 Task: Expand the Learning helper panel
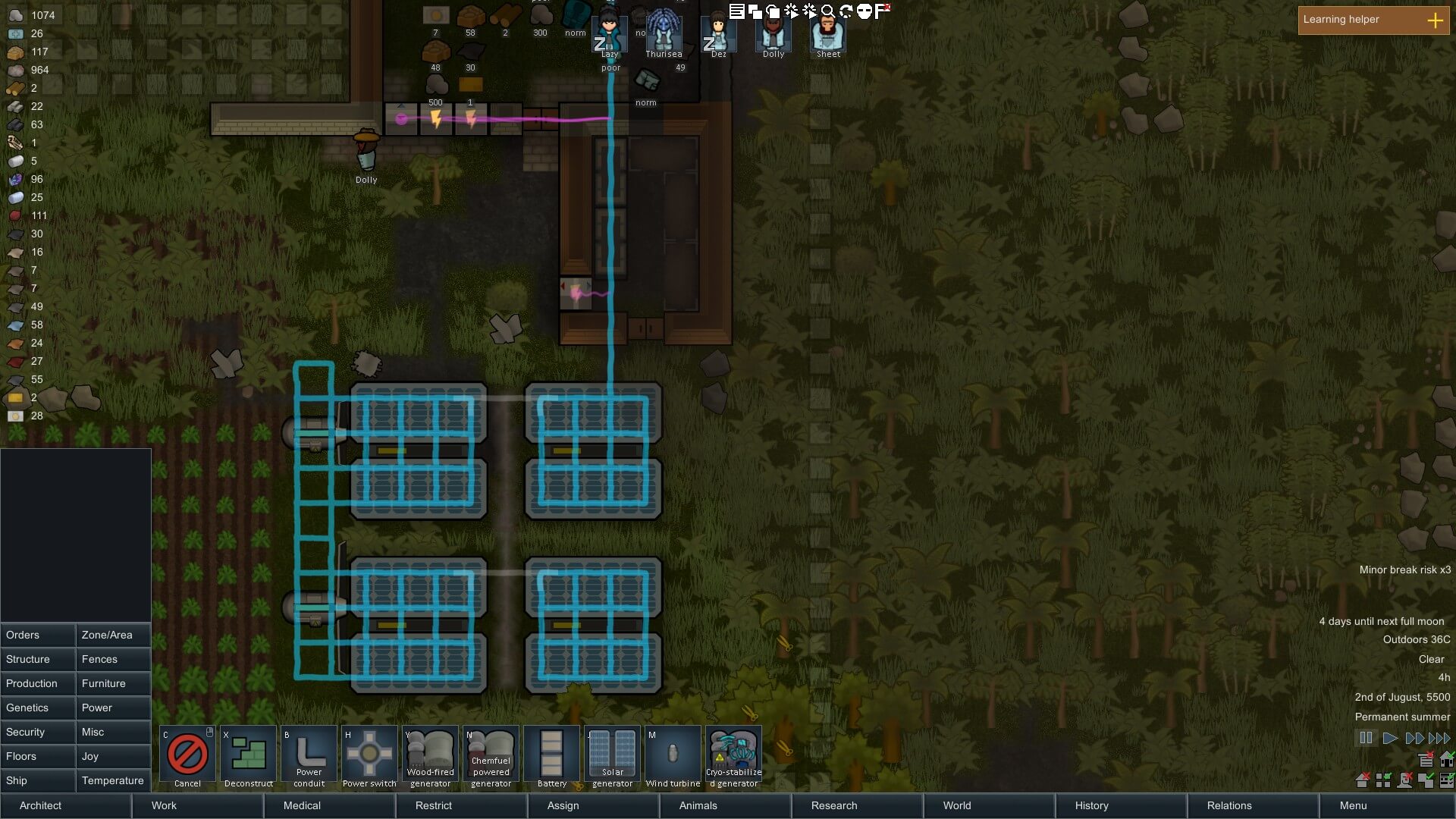(1435, 20)
